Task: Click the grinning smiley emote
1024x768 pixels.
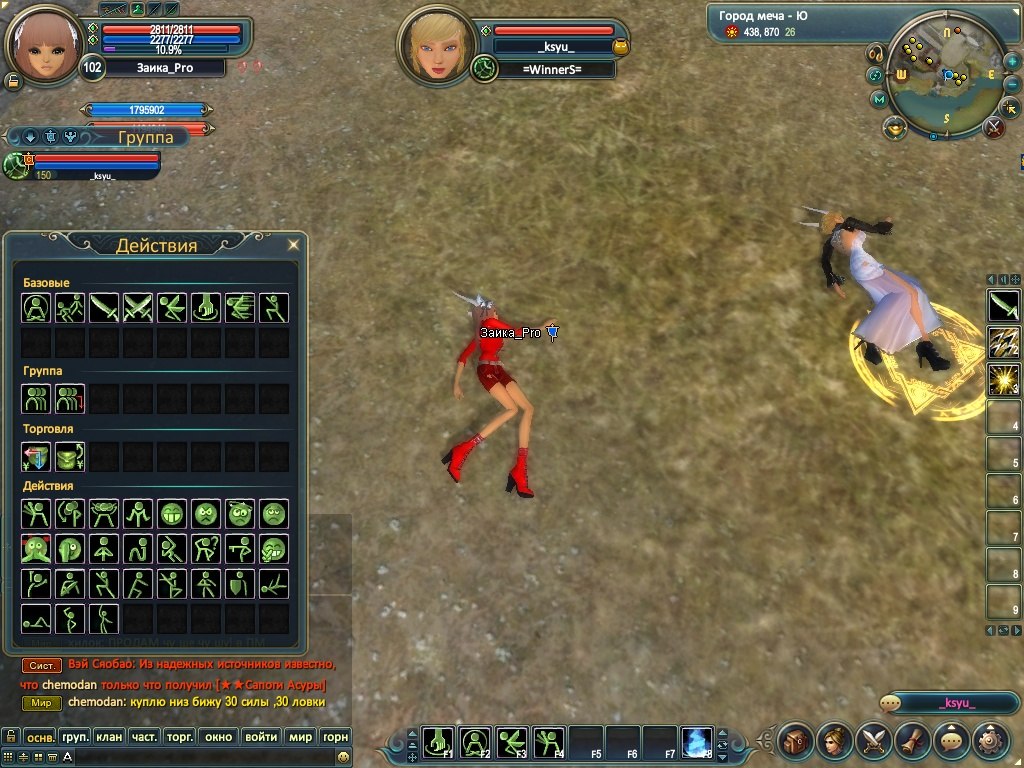Action: tap(172, 515)
